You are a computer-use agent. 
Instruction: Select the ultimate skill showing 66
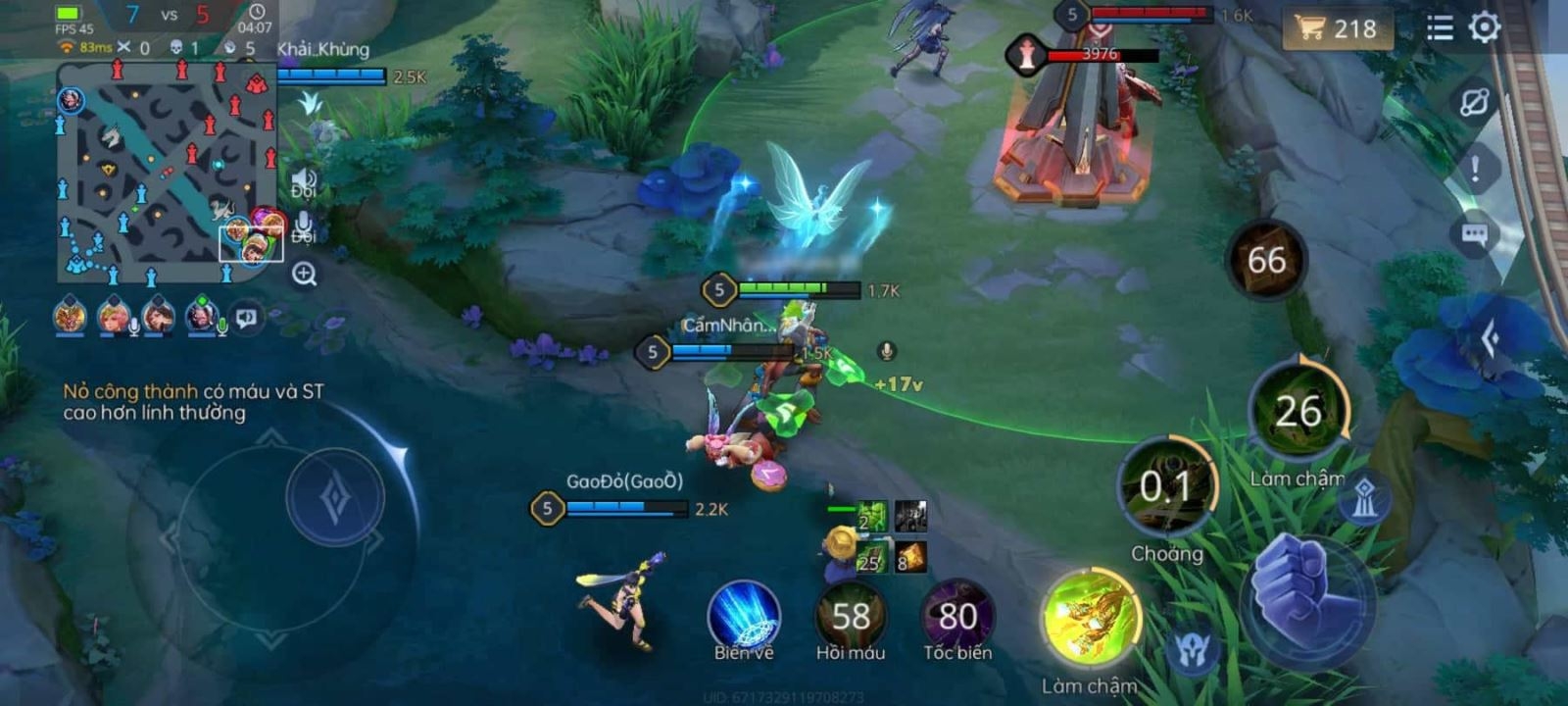click(x=1266, y=260)
